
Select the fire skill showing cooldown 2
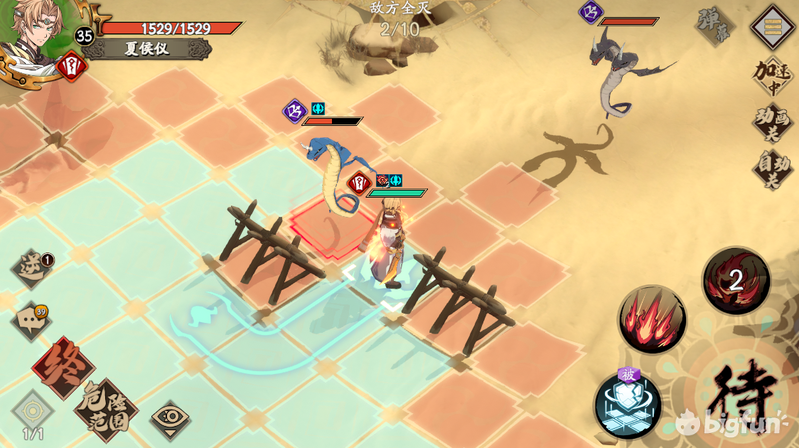[736, 281]
